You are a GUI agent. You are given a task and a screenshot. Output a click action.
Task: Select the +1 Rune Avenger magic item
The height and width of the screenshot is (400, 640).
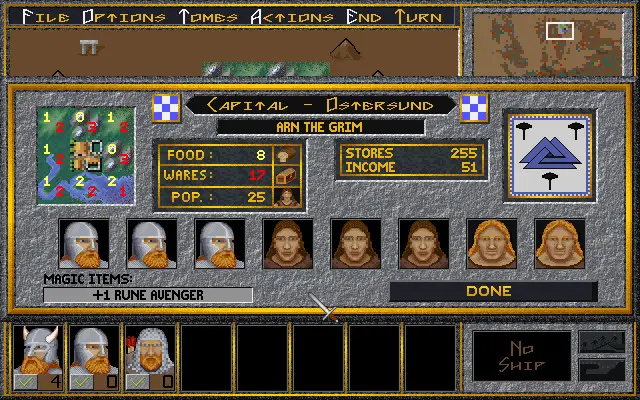[148, 295]
